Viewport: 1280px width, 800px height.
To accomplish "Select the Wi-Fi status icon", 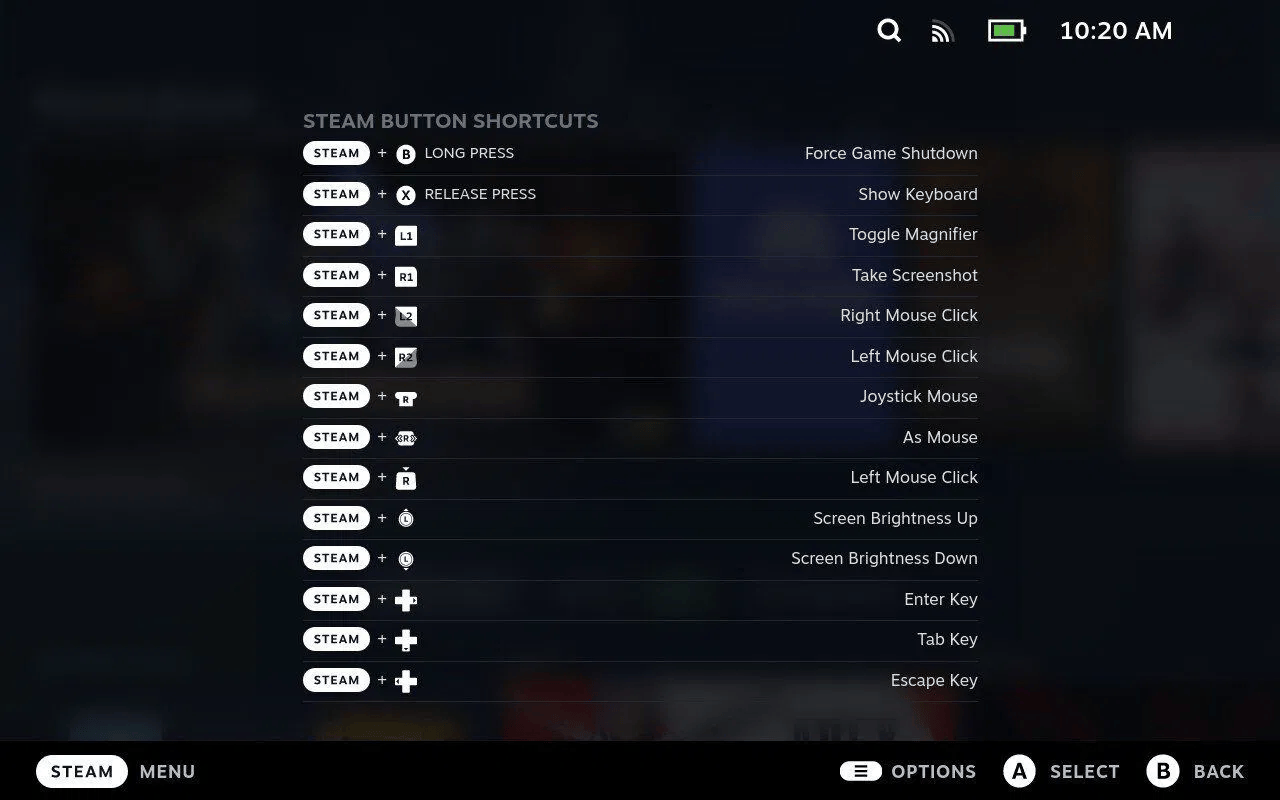I will tap(941, 31).
